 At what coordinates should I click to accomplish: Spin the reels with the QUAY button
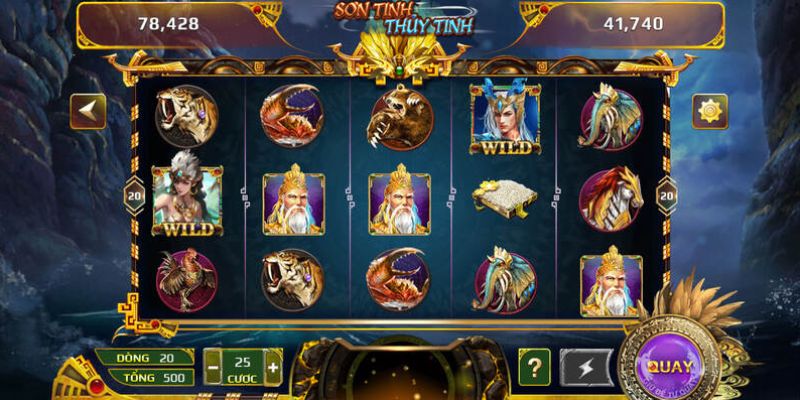click(666, 366)
